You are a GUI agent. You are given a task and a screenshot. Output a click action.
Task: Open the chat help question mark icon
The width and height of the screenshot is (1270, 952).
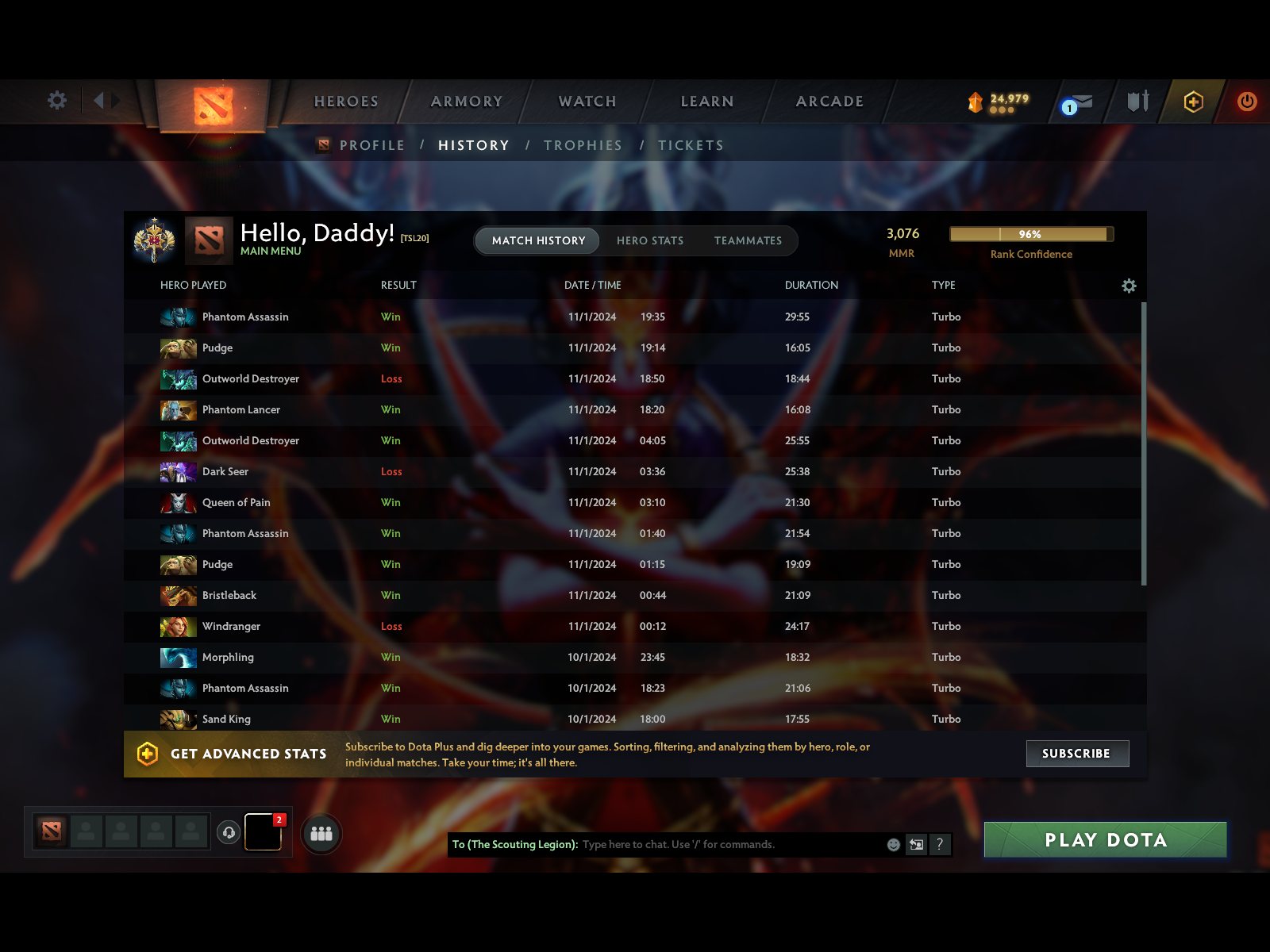coord(941,845)
